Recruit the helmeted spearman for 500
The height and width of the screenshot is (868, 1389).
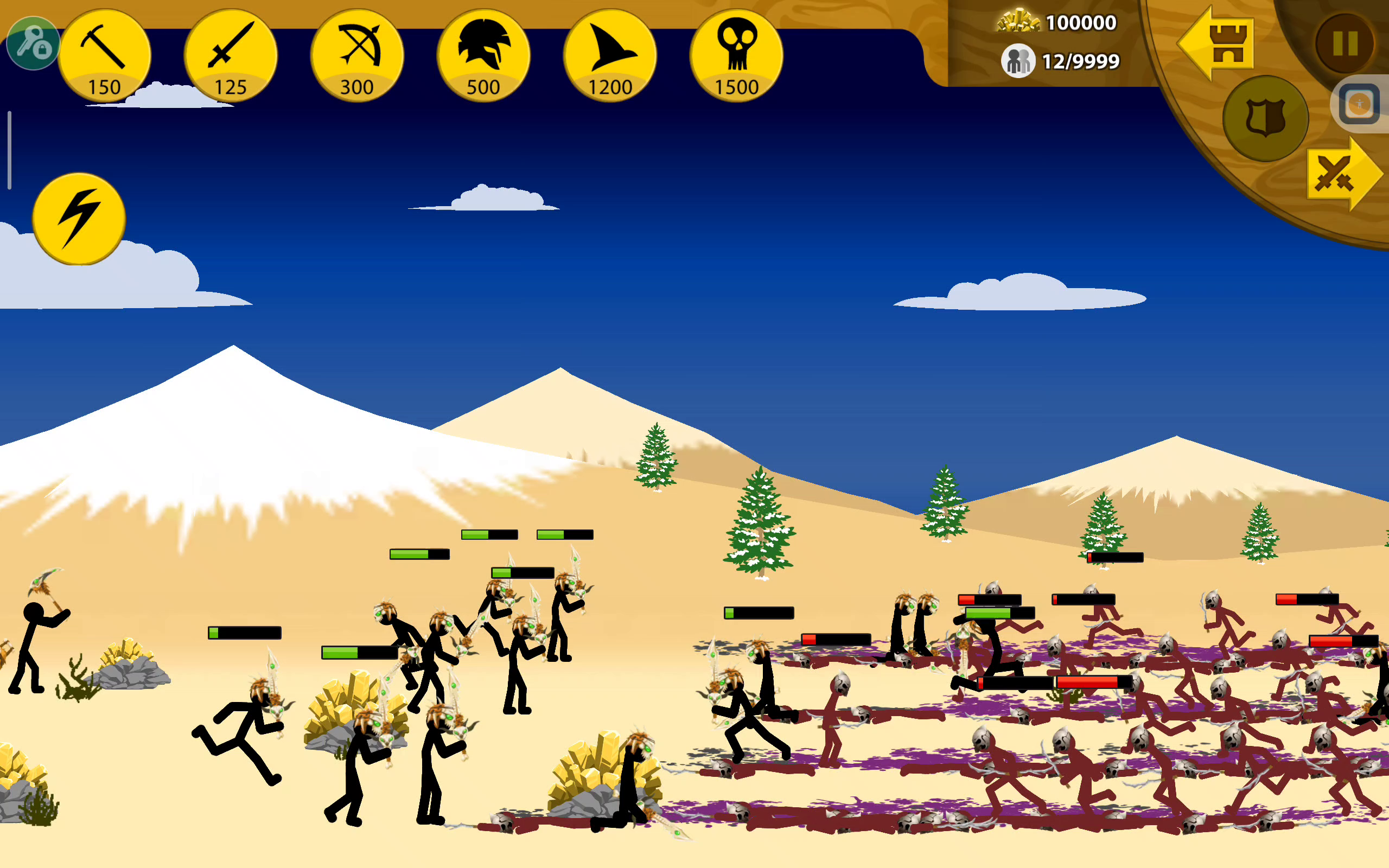point(483,56)
